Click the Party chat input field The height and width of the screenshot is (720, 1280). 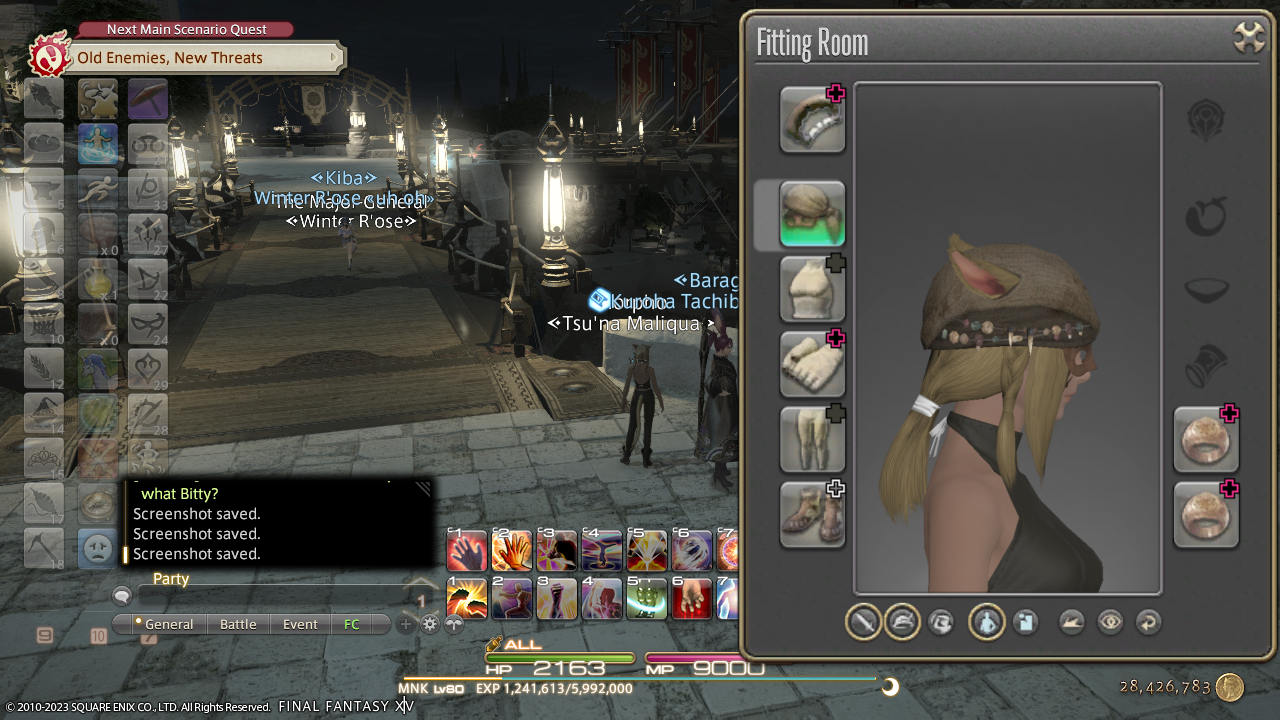tap(270, 597)
